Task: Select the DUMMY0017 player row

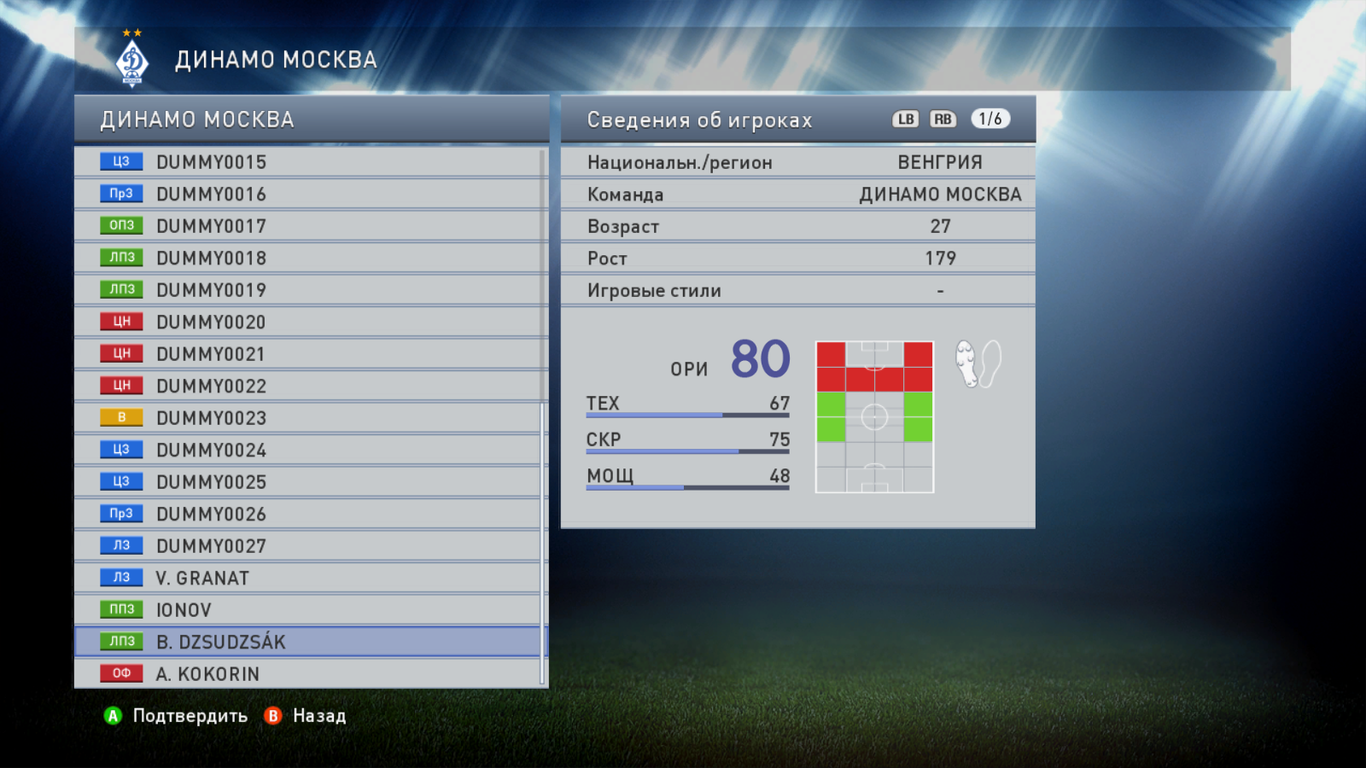Action: 310,226
